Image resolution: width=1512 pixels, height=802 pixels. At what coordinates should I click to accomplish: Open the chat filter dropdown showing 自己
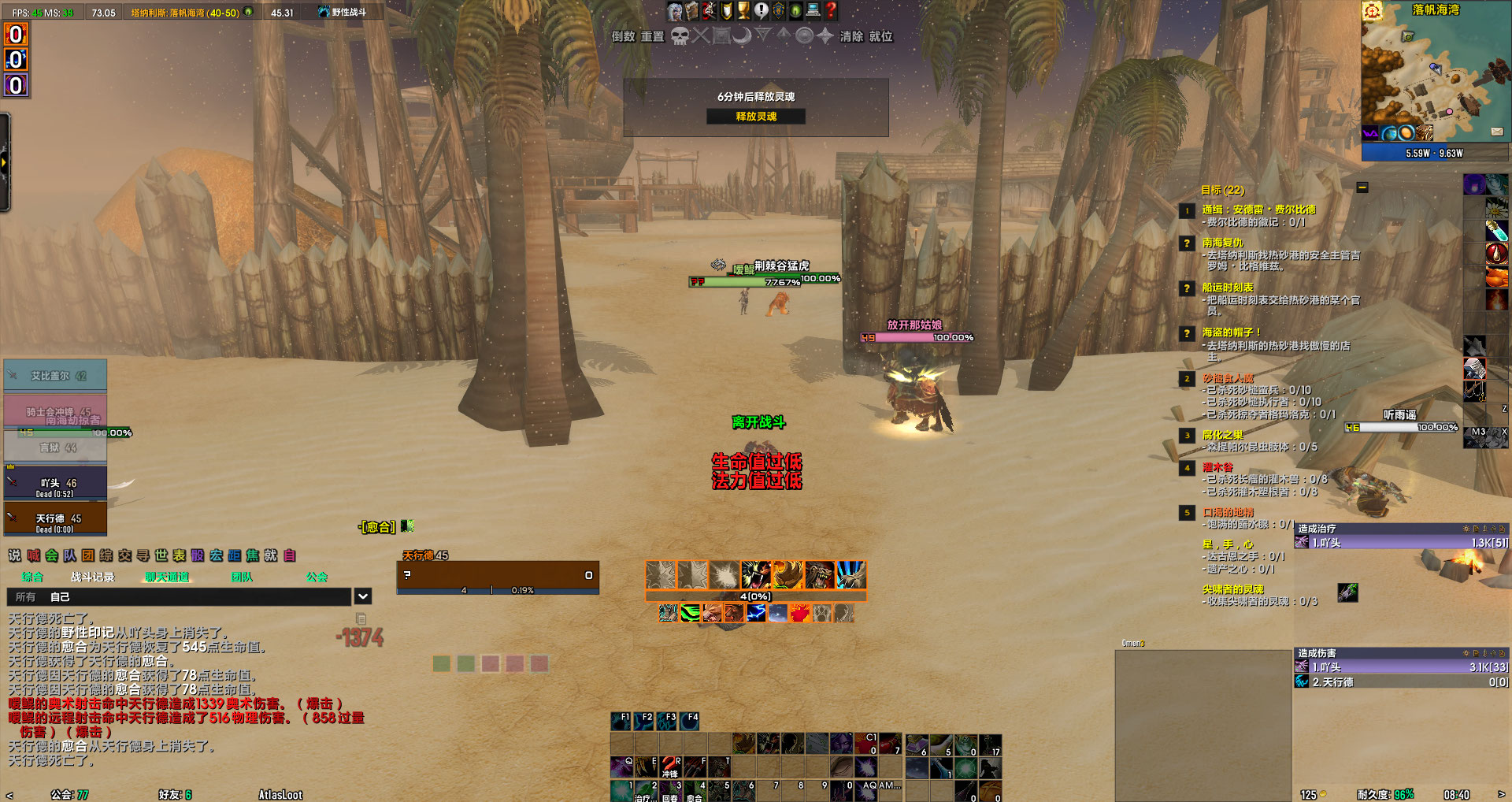pyautogui.click(x=362, y=596)
